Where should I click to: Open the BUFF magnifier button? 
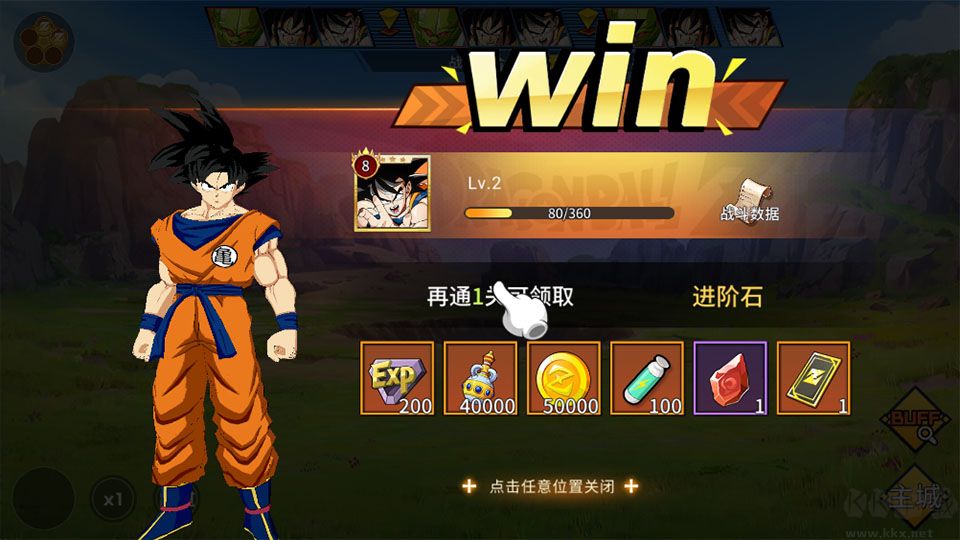(913, 422)
